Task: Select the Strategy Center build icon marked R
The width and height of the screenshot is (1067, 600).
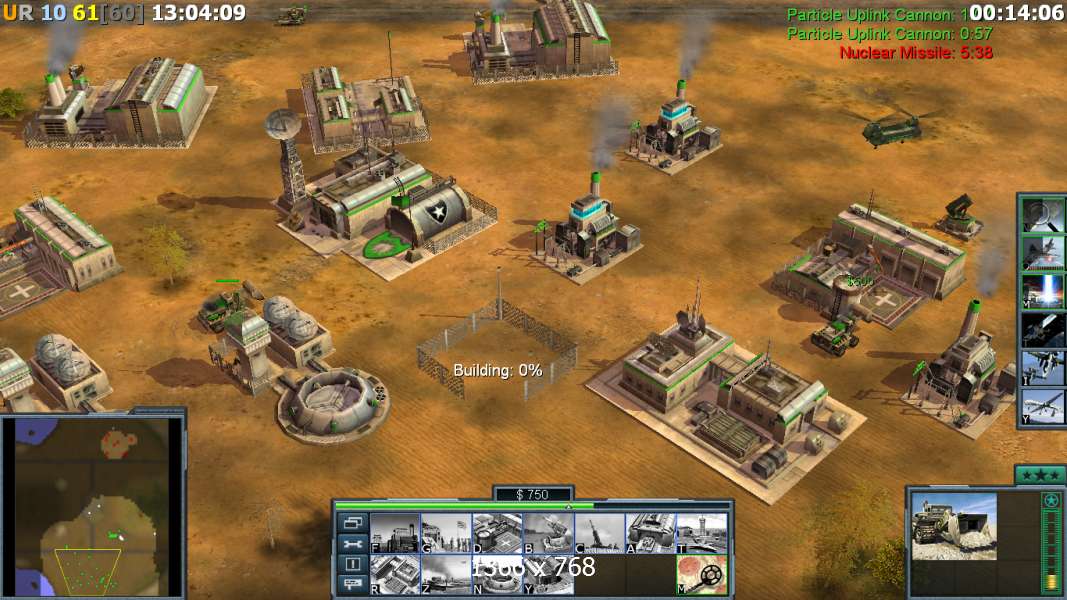Action: click(x=395, y=574)
